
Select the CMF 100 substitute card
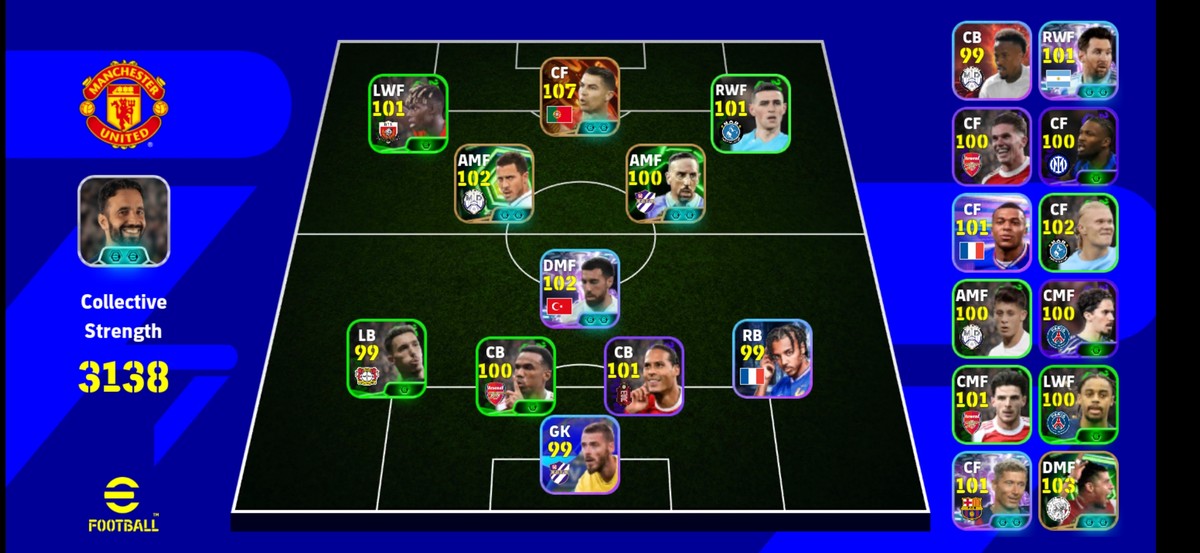1077,318
